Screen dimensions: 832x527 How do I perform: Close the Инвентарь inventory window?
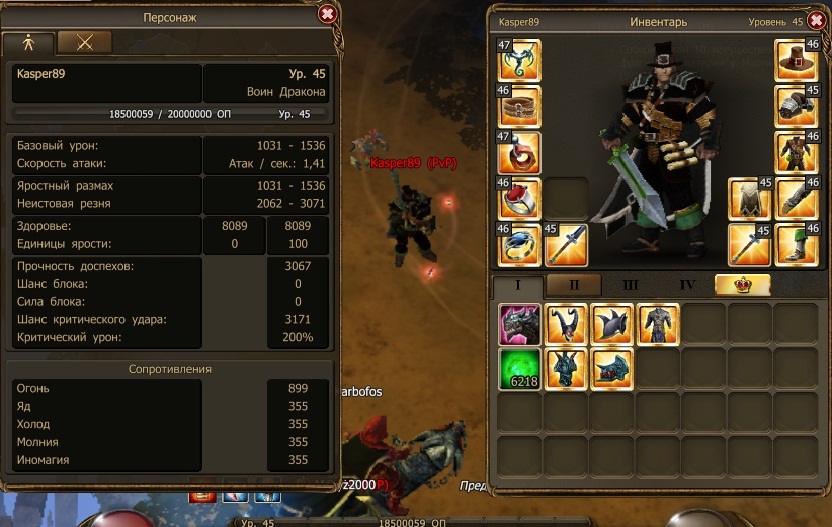click(816, 21)
